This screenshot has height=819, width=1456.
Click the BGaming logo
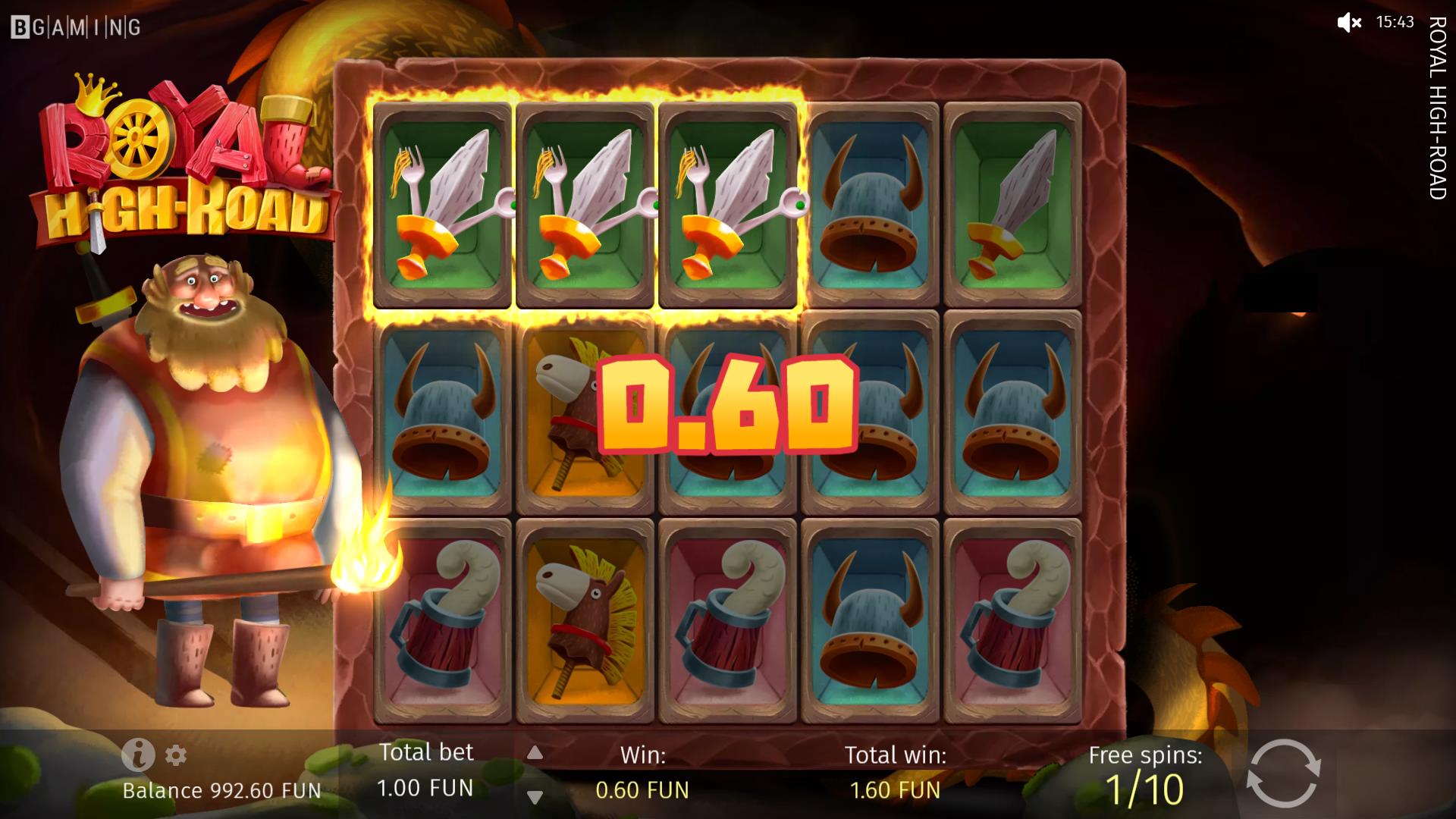pos(76,28)
